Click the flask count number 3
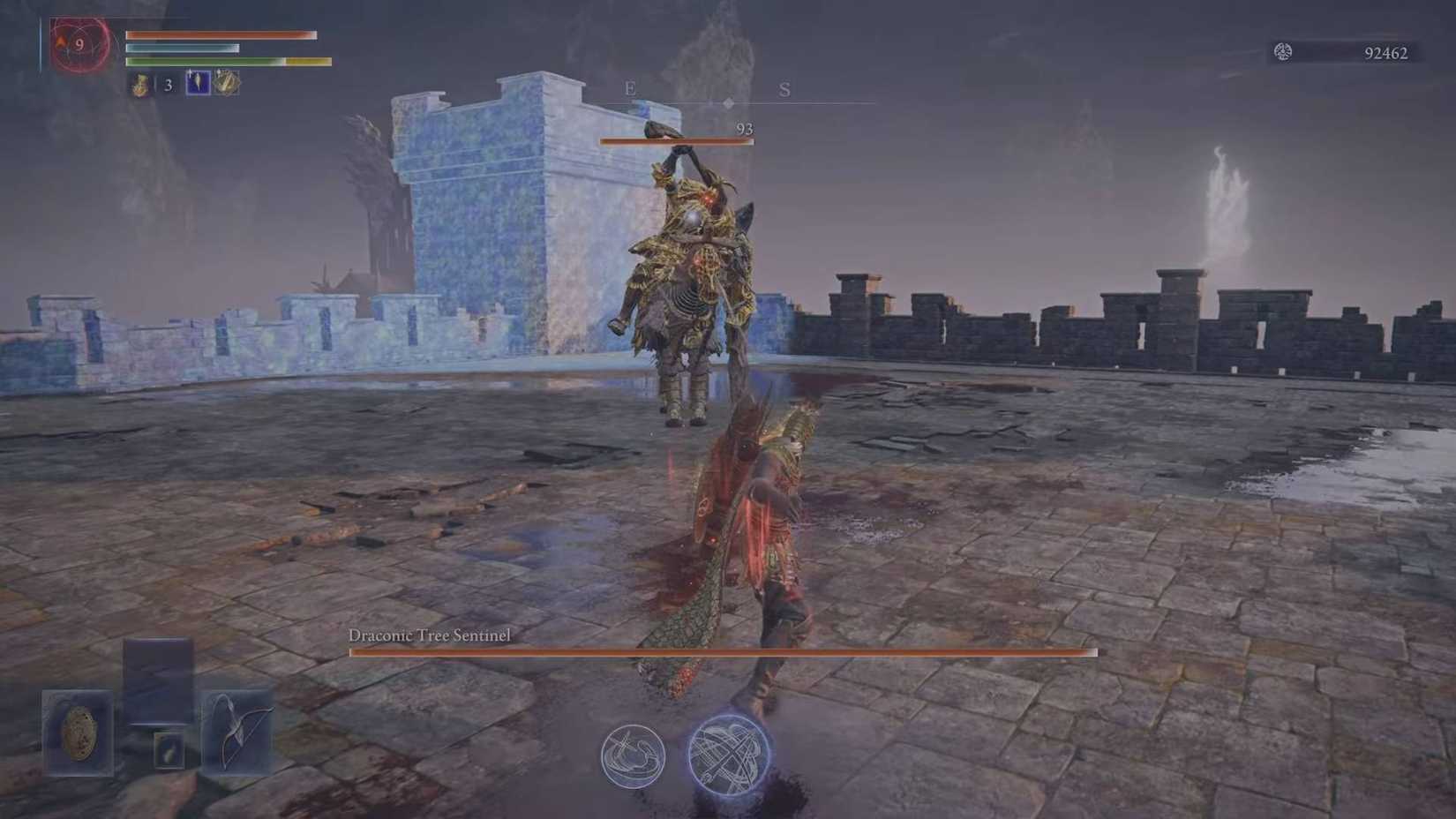Viewport: 1456px width, 819px height. pos(167,86)
